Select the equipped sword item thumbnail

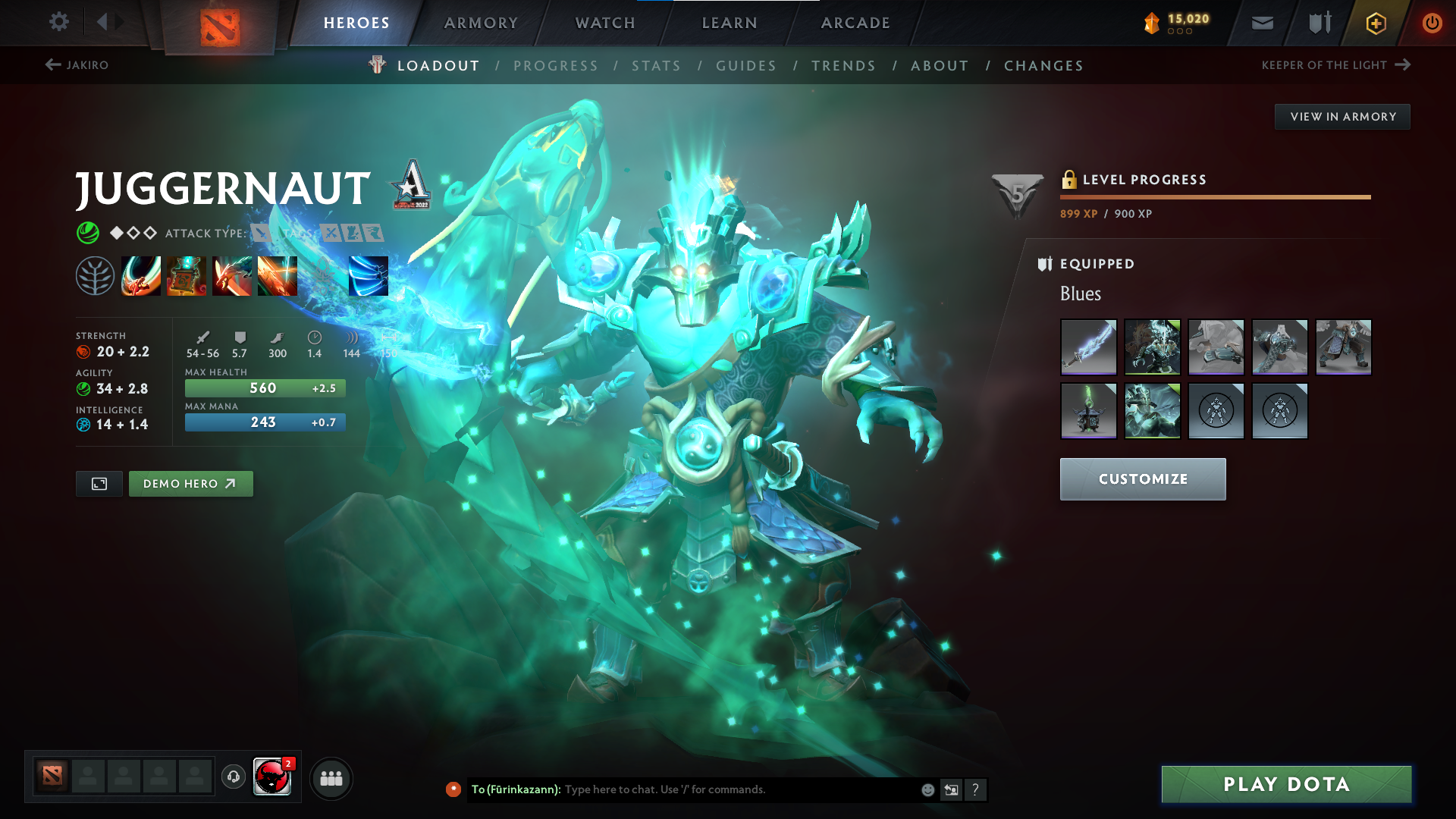tap(1088, 347)
